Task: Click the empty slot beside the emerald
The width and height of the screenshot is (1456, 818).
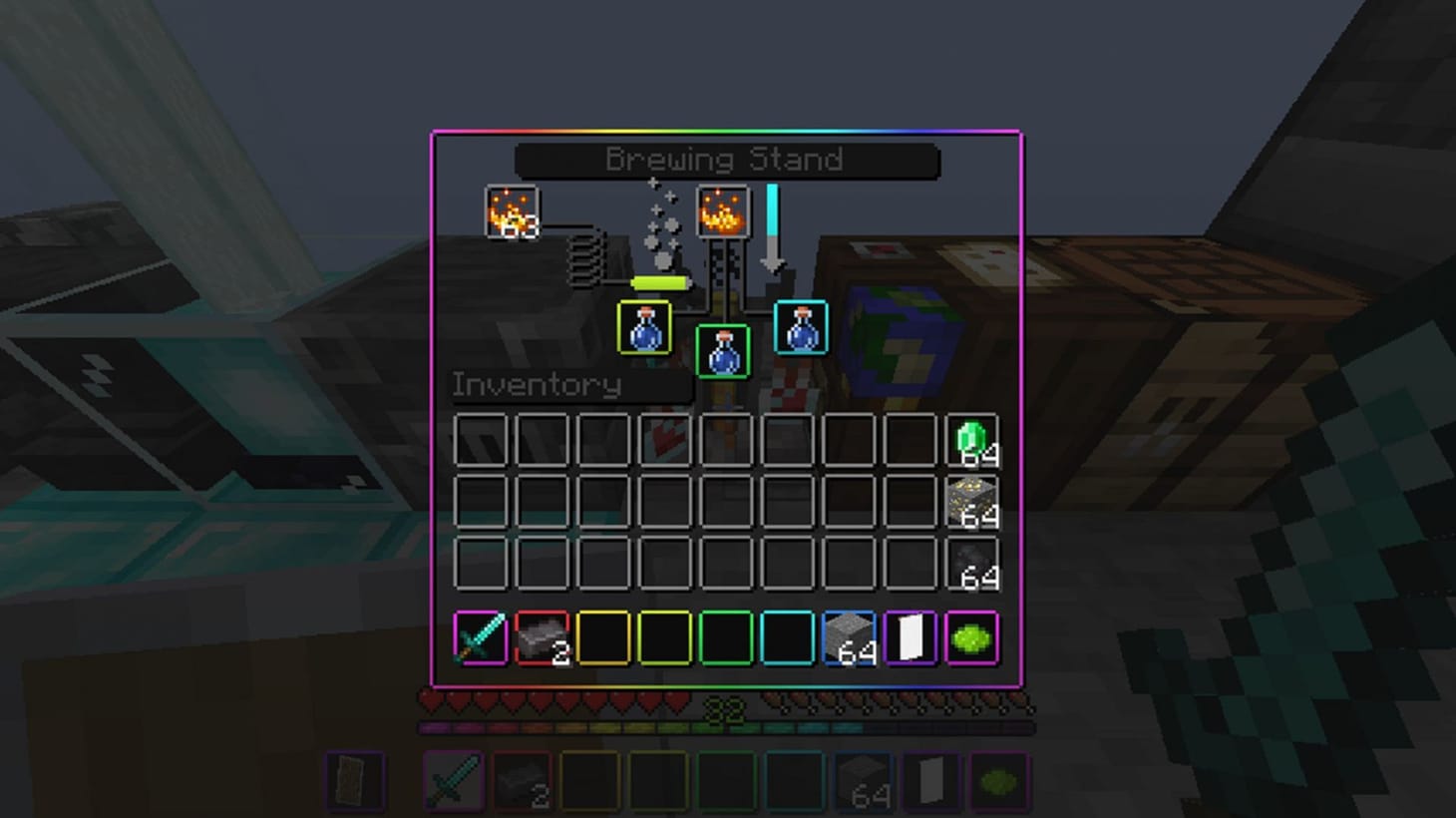Action: point(910,437)
